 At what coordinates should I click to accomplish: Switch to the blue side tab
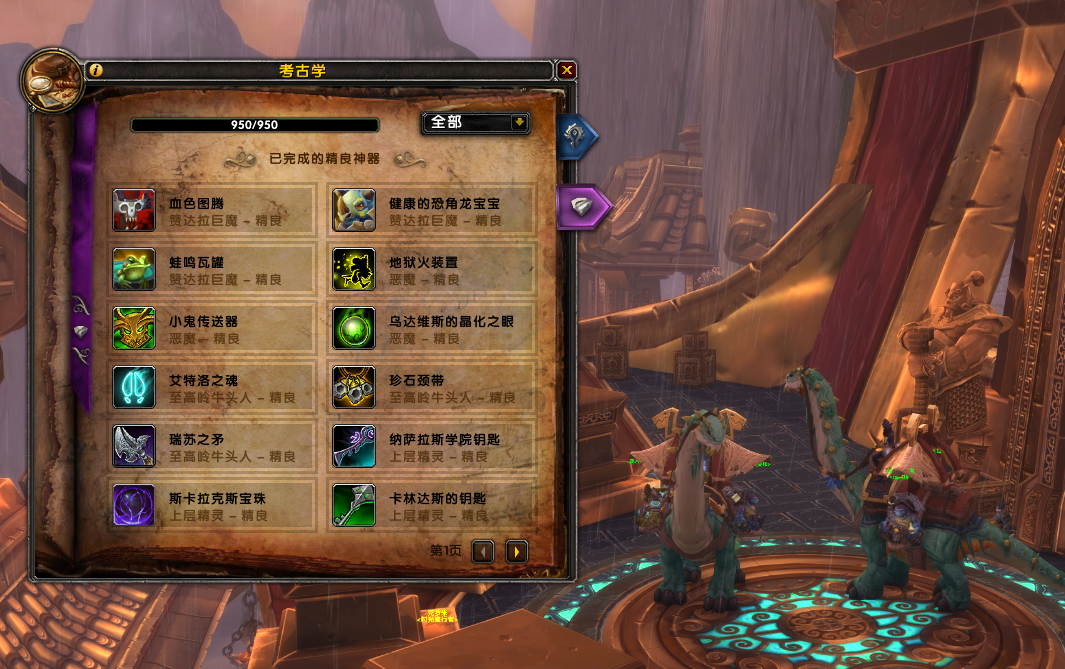pos(579,138)
